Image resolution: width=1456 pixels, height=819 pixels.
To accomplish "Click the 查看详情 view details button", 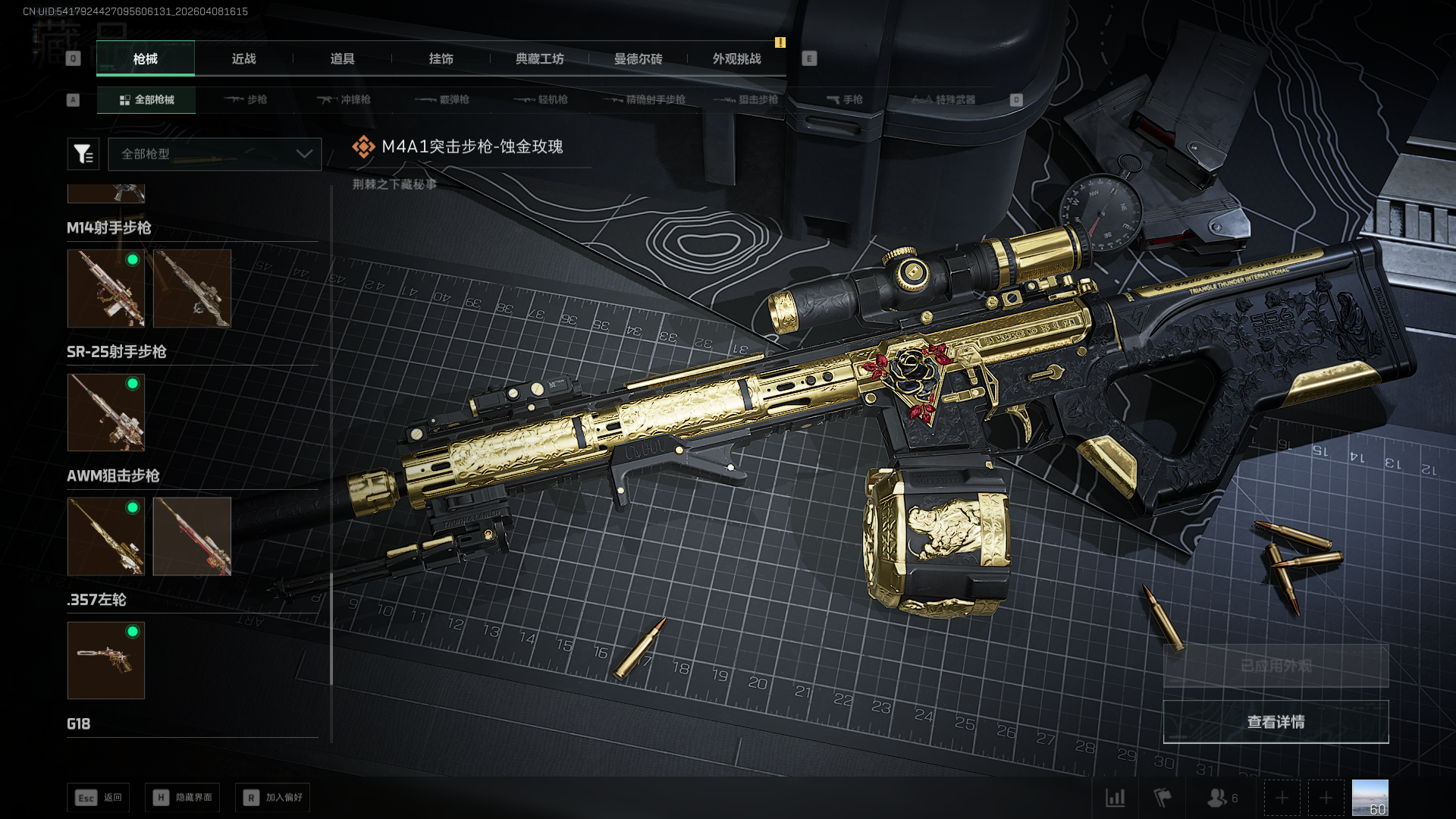I will (x=1276, y=722).
